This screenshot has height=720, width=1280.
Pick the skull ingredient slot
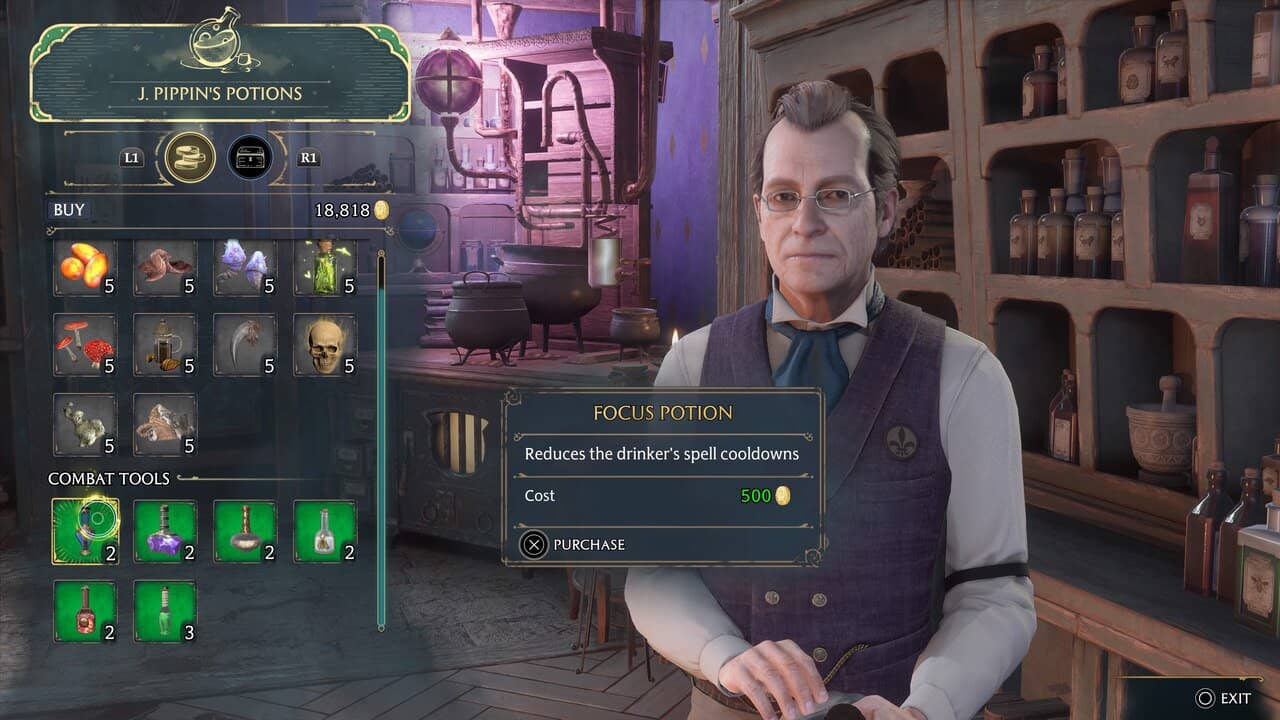[x=325, y=345]
